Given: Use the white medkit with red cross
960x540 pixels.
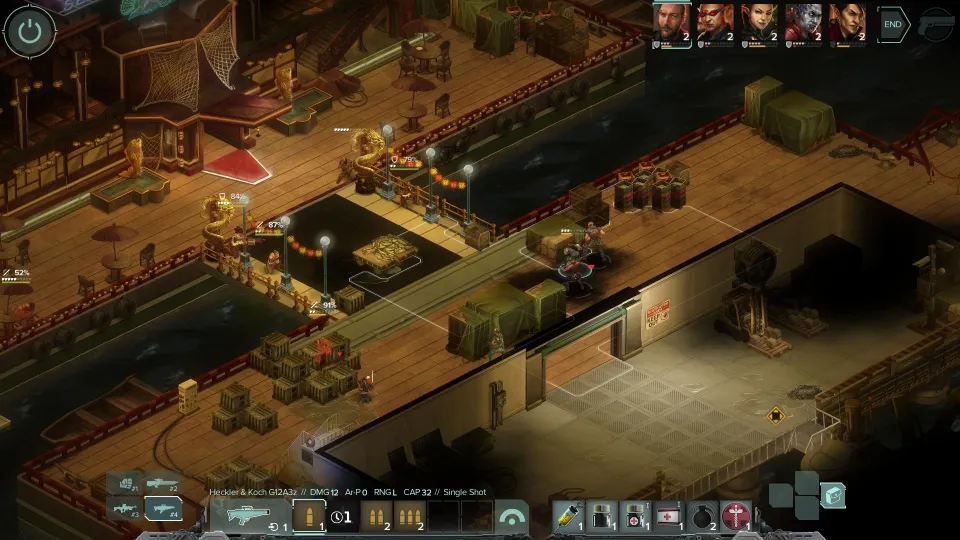Looking at the screenshot, I should tap(669, 516).
